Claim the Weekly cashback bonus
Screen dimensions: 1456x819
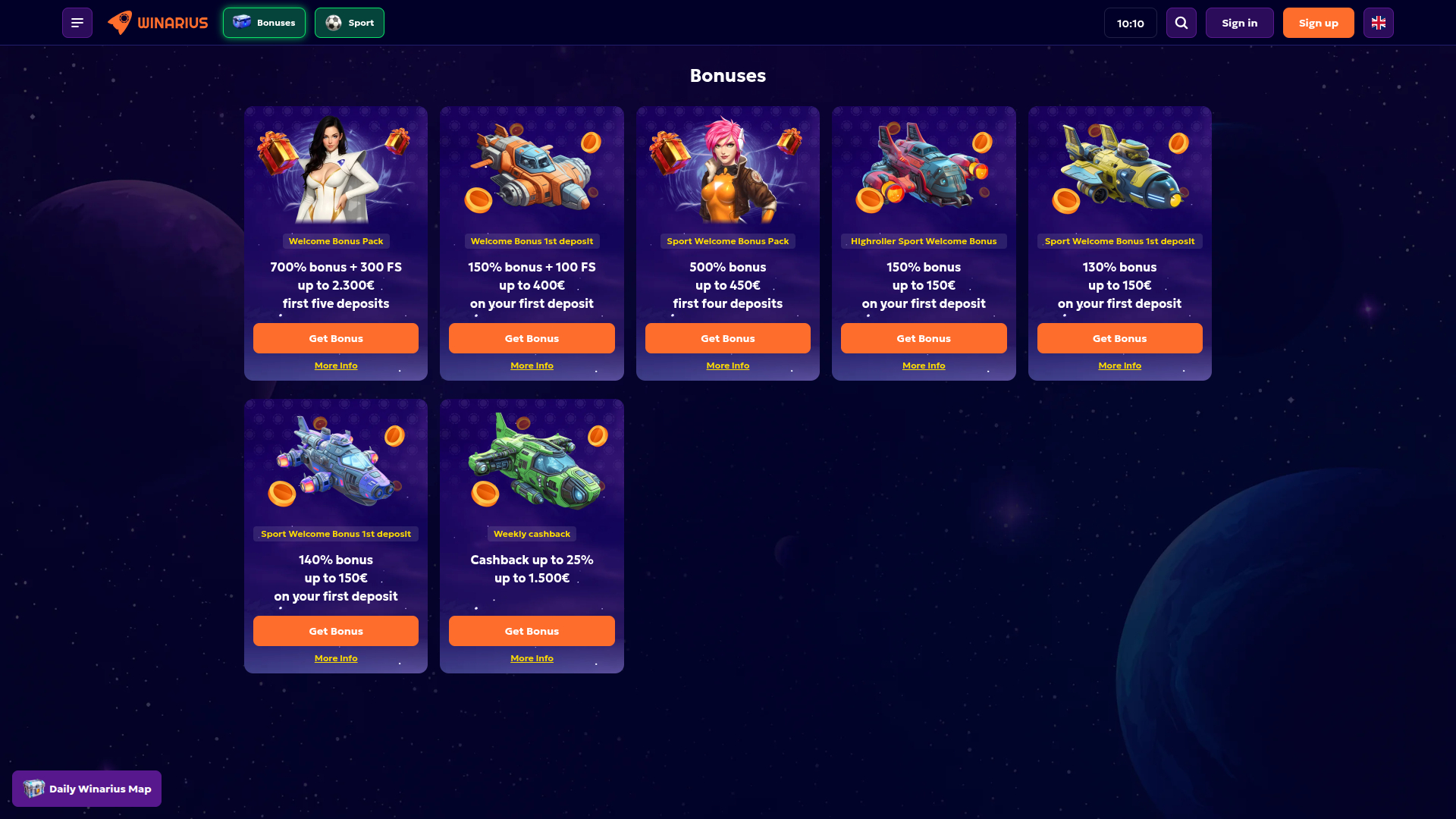click(x=532, y=630)
